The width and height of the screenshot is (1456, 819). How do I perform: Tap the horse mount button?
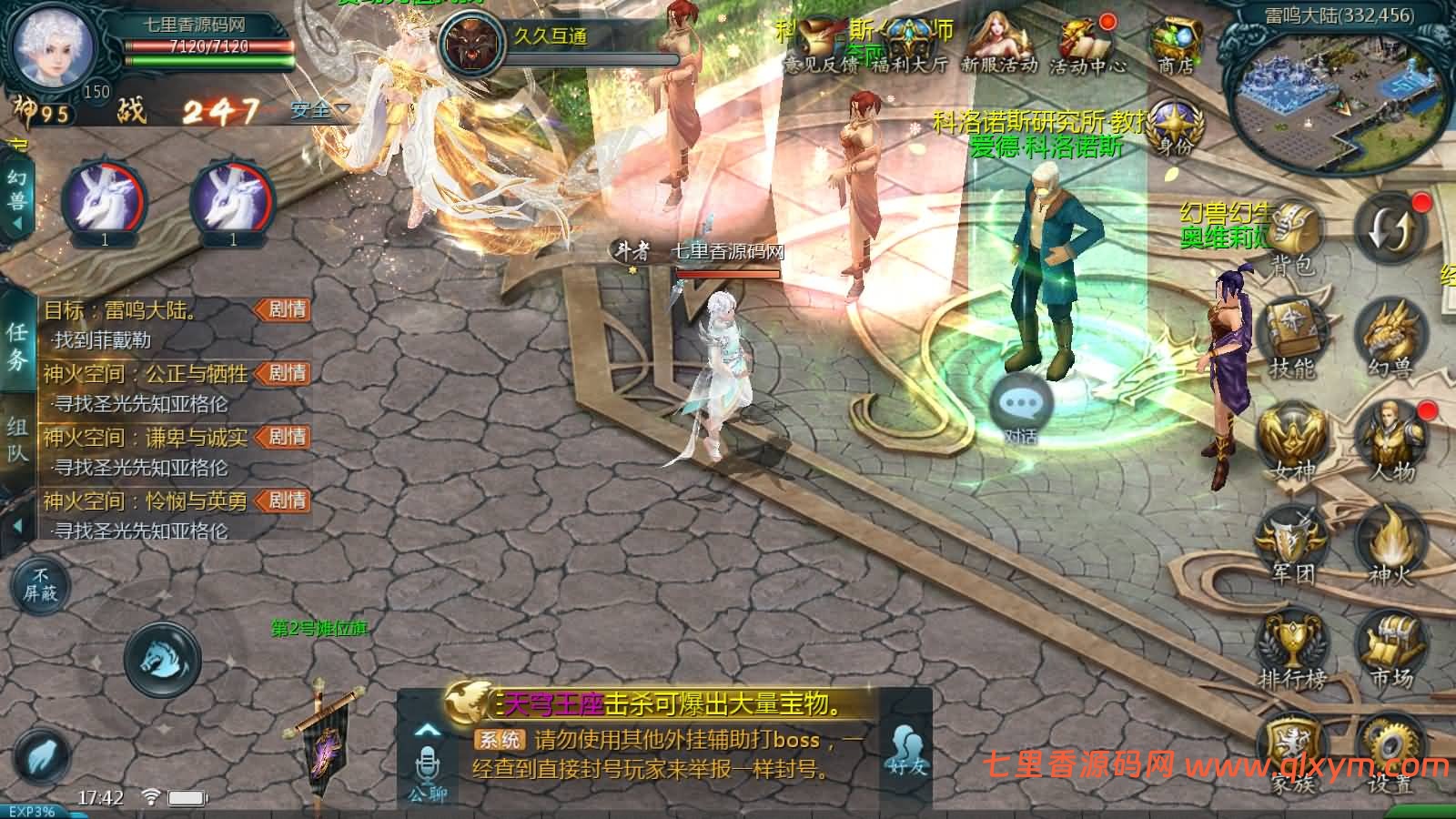coord(162,659)
